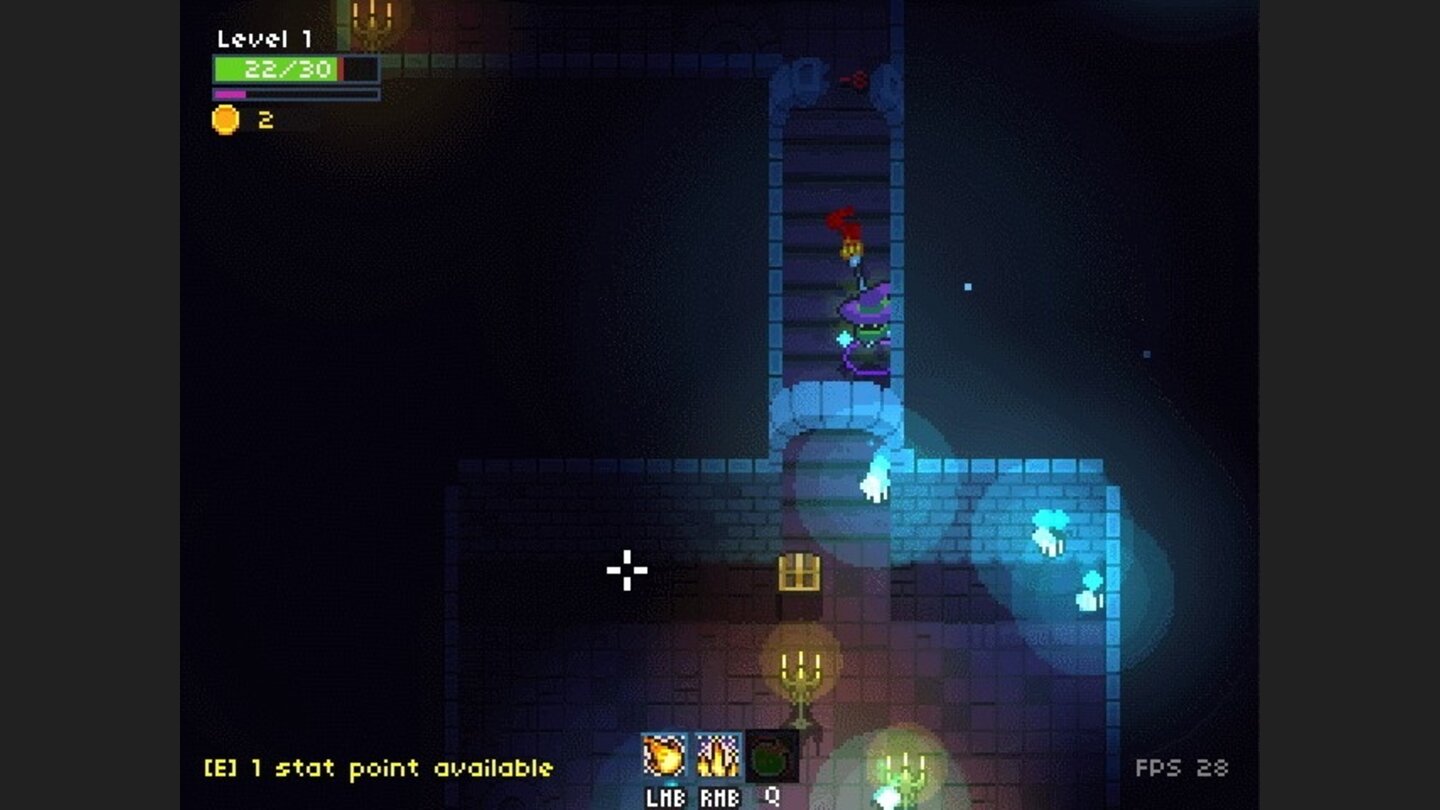1440x810 pixels.
Task: Open the wooden treasure chest in the room
Action: [x=798, y=573]
